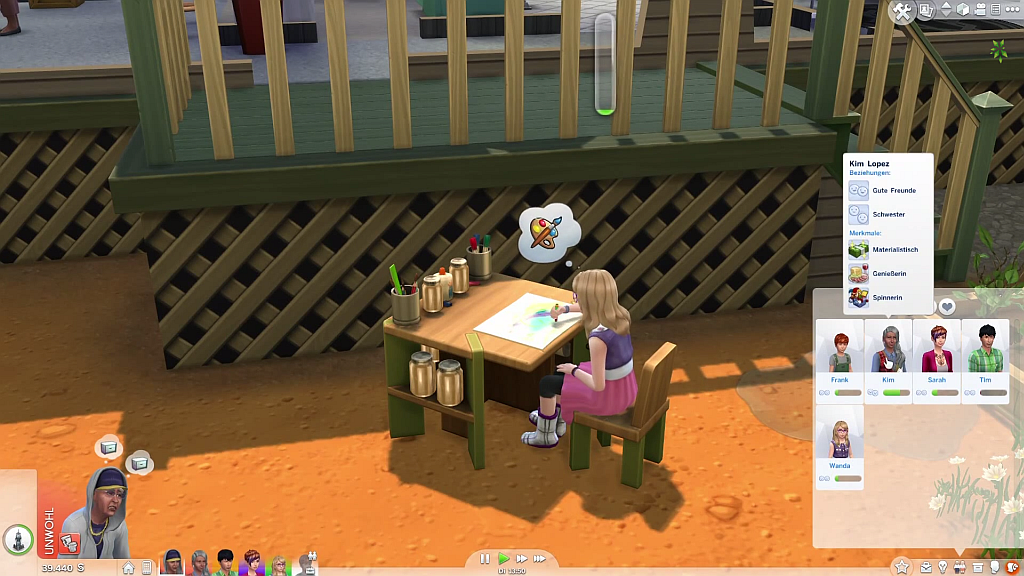The width and height of the screenshot is (1024, 576).
Task: Open the phone icon
Action: (148, 568)
